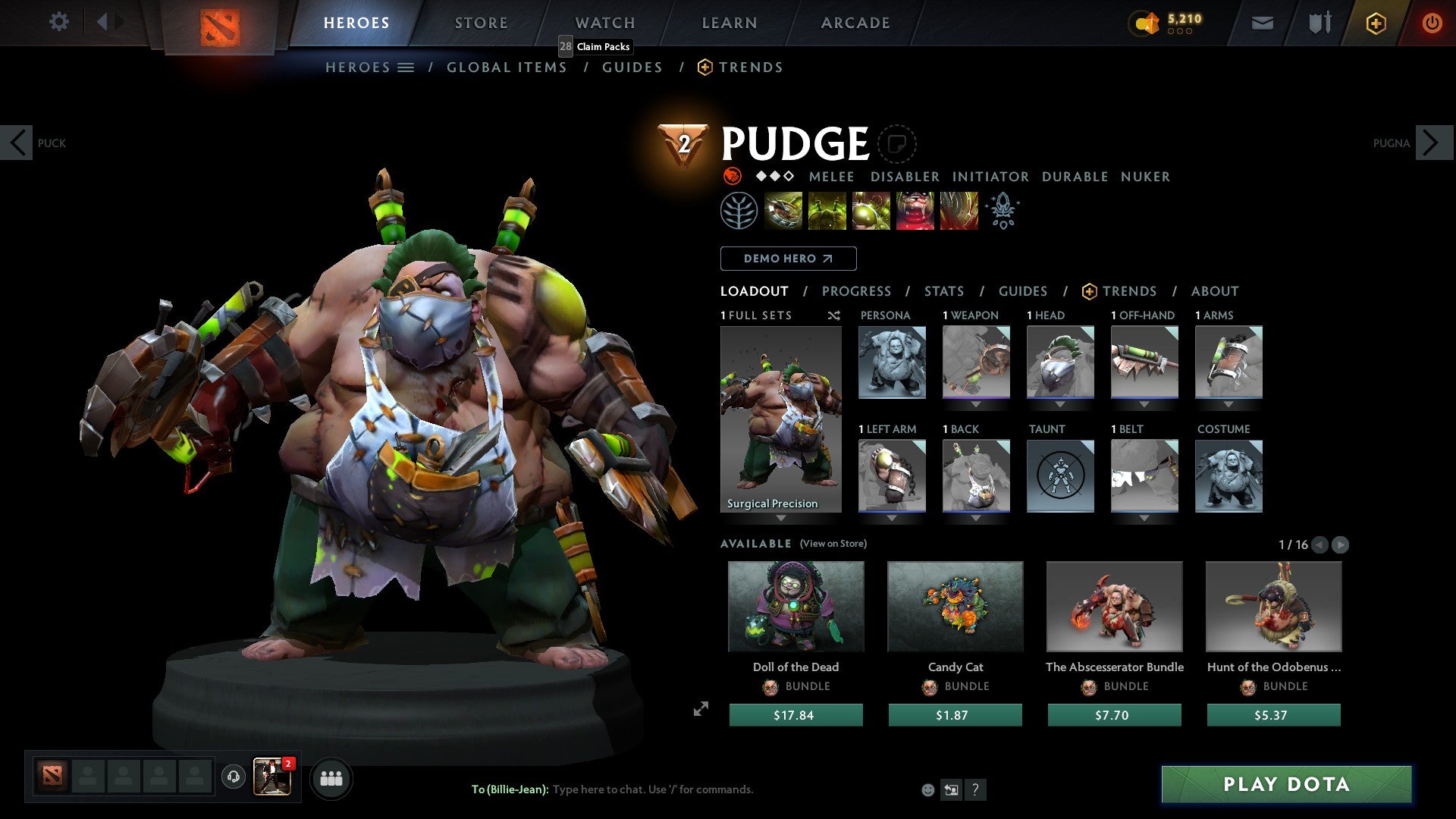Image resolution: width=1456 pixels, height=819 pixels.
Task: Expand the Heroes hamburger menu
Action: pyautogui.click(x=406, y=67)
